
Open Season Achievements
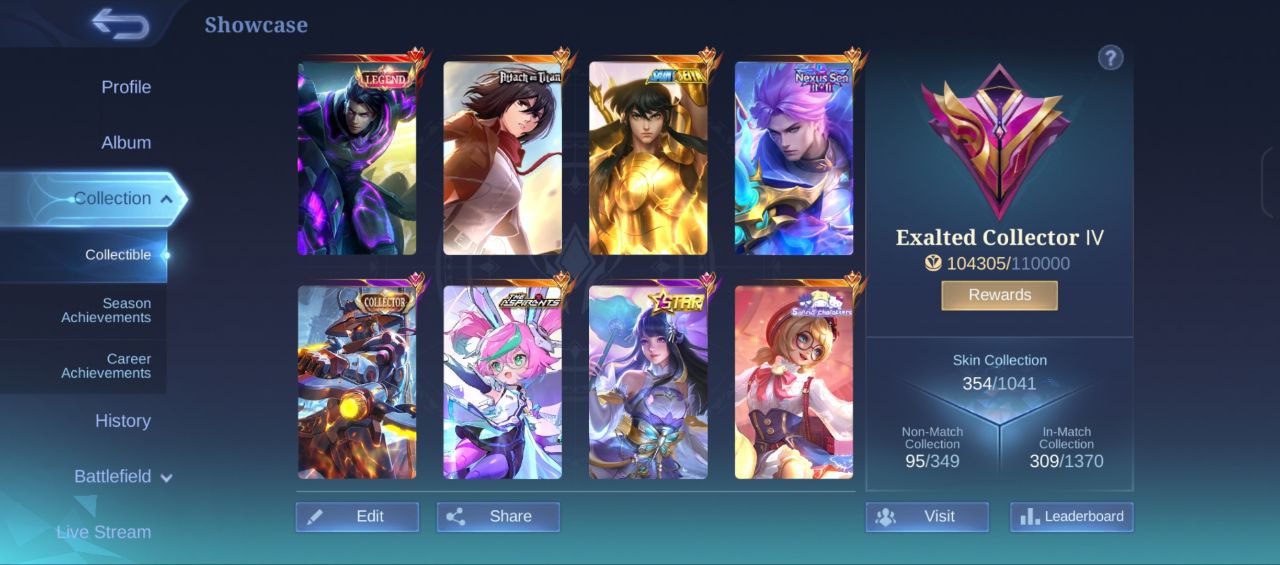coord(106,310)
